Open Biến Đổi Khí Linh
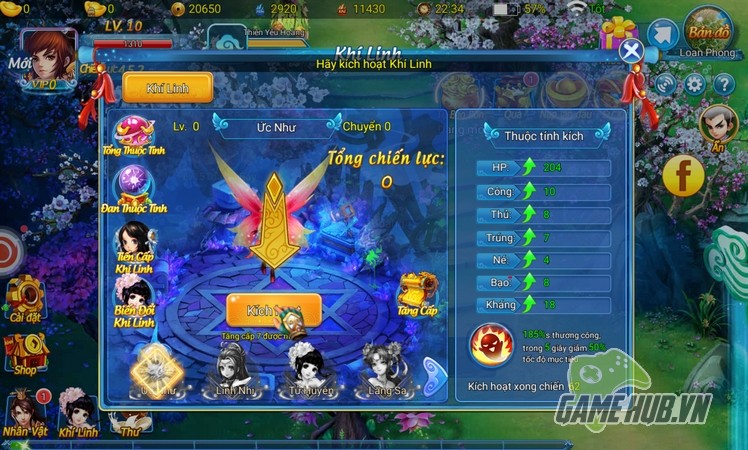Viewport: 748px width, 450px height. 133,300
